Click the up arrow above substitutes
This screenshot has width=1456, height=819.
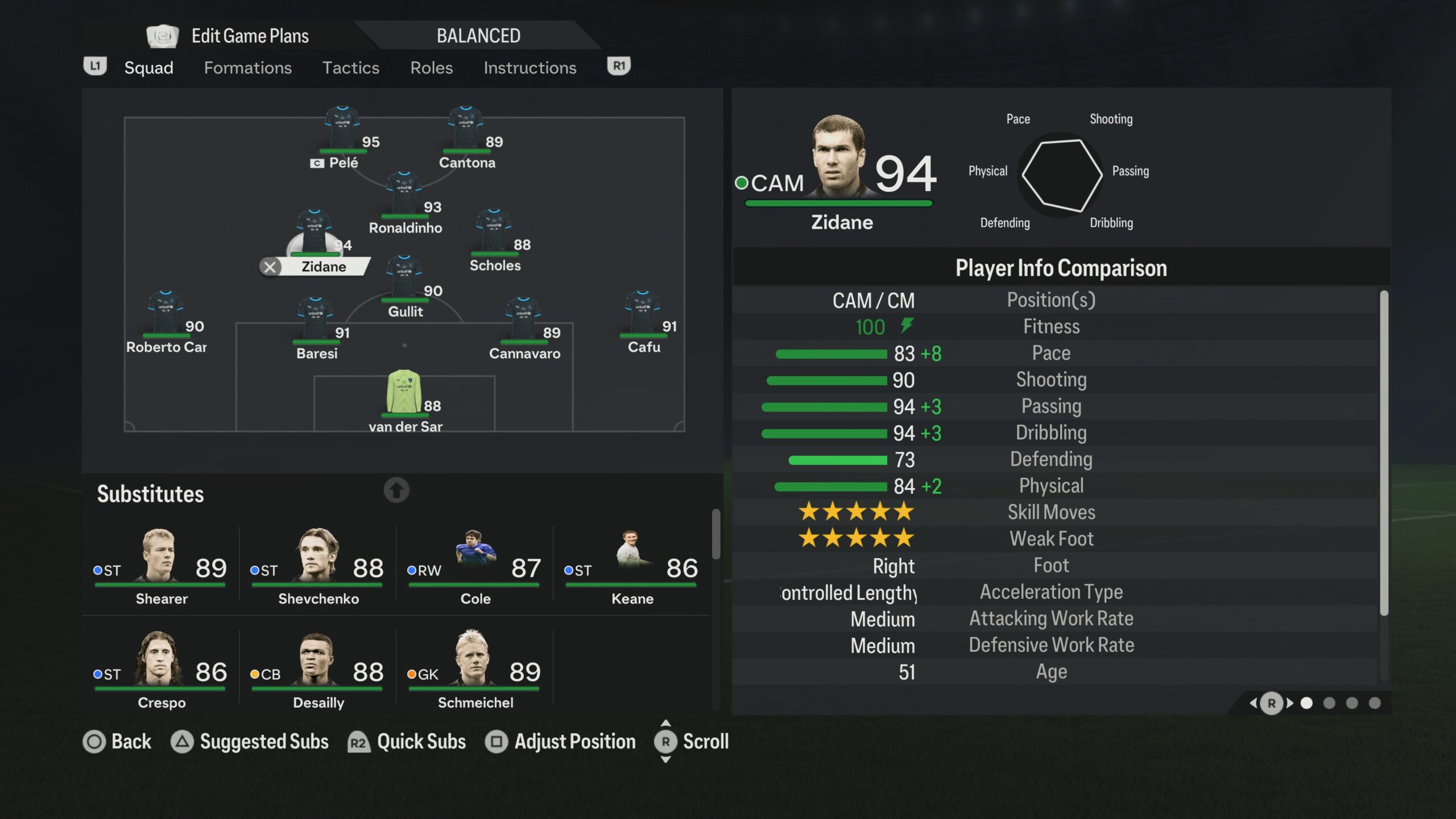click(x=396, y=490)
